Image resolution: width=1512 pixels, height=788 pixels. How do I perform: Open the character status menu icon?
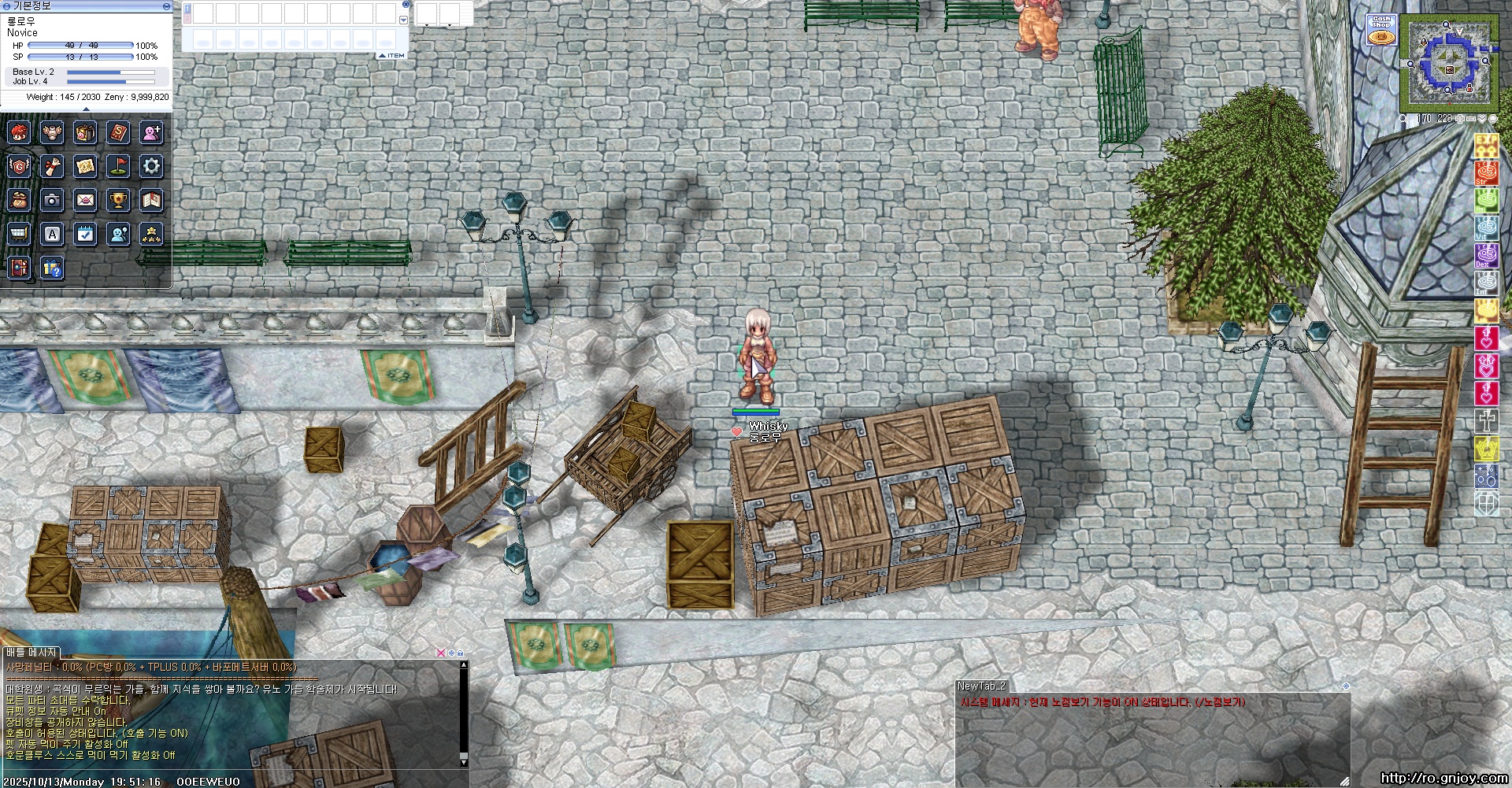pyautogui.click(x=19, y=132)
